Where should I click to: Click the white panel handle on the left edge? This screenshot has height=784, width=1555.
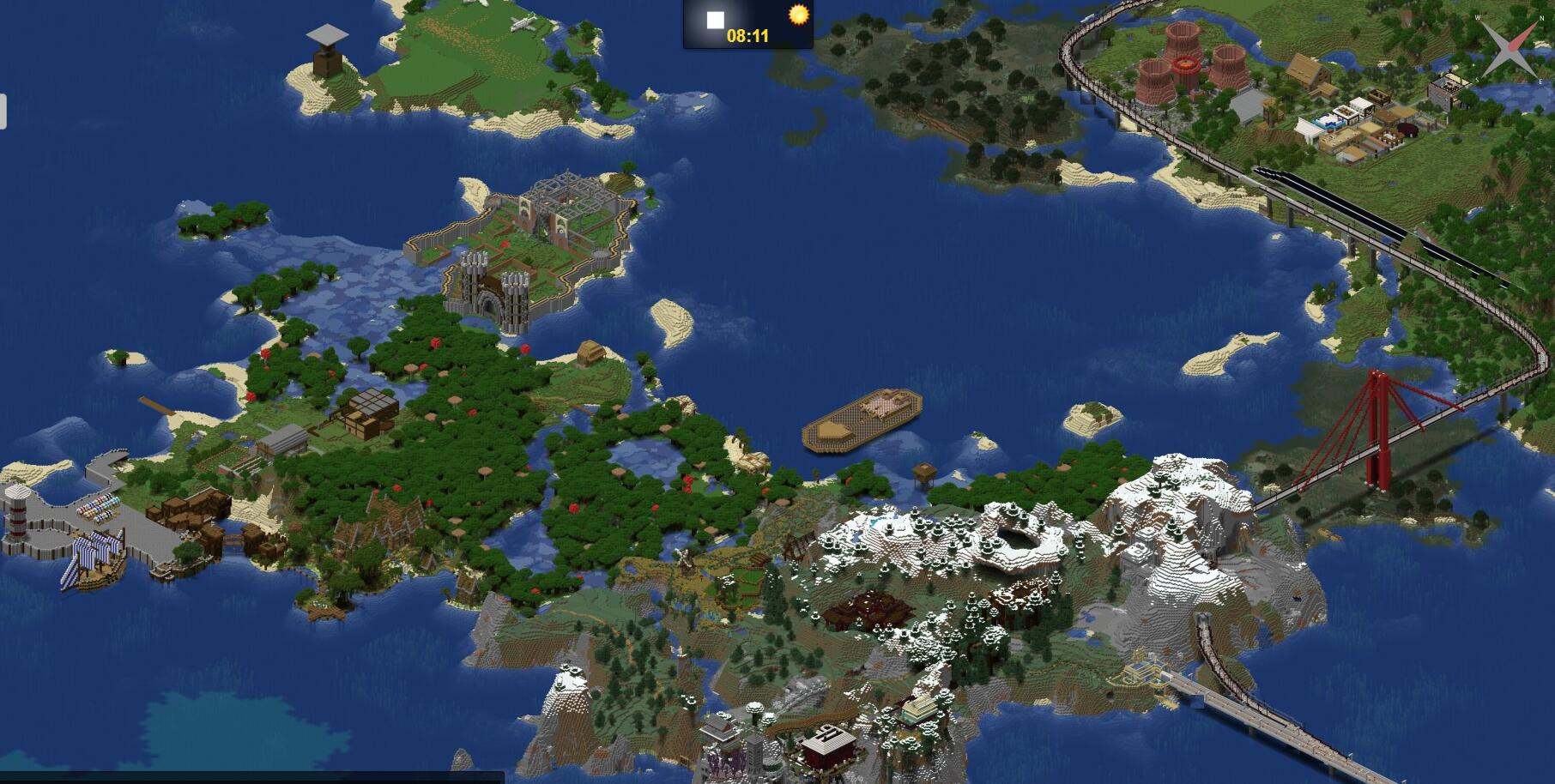3,112
